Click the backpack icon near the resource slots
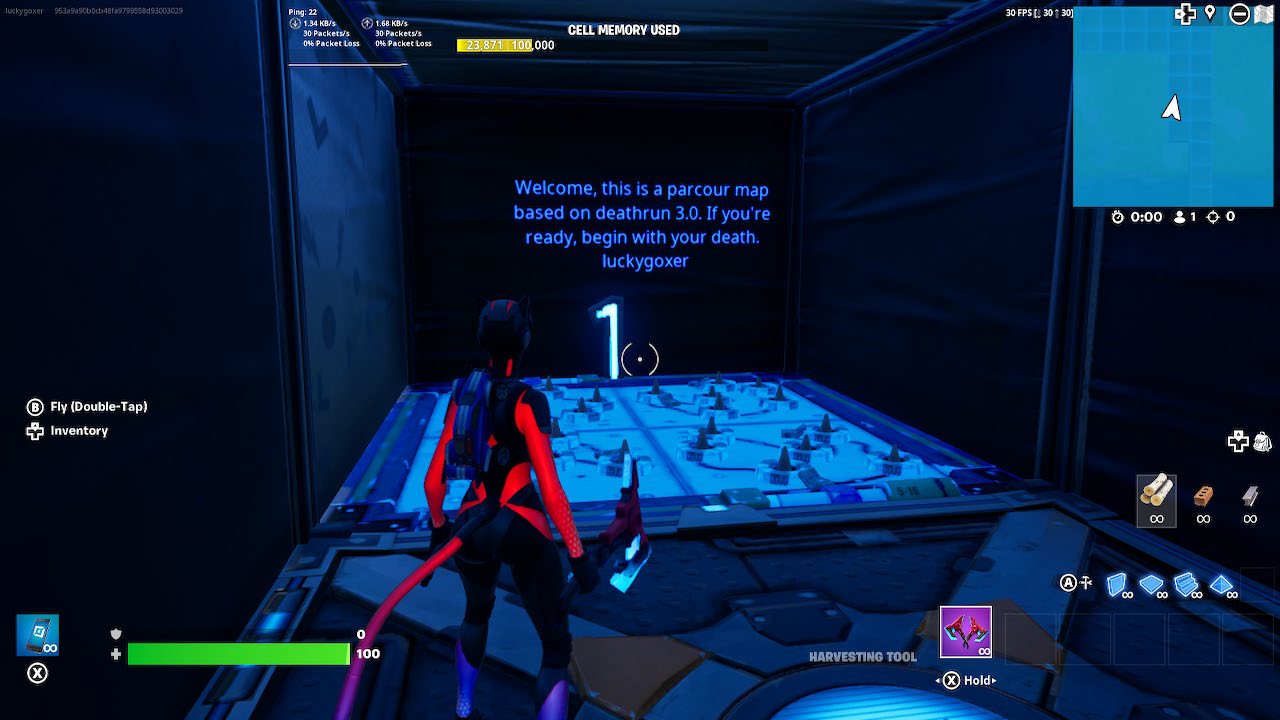 (1262, 440)
